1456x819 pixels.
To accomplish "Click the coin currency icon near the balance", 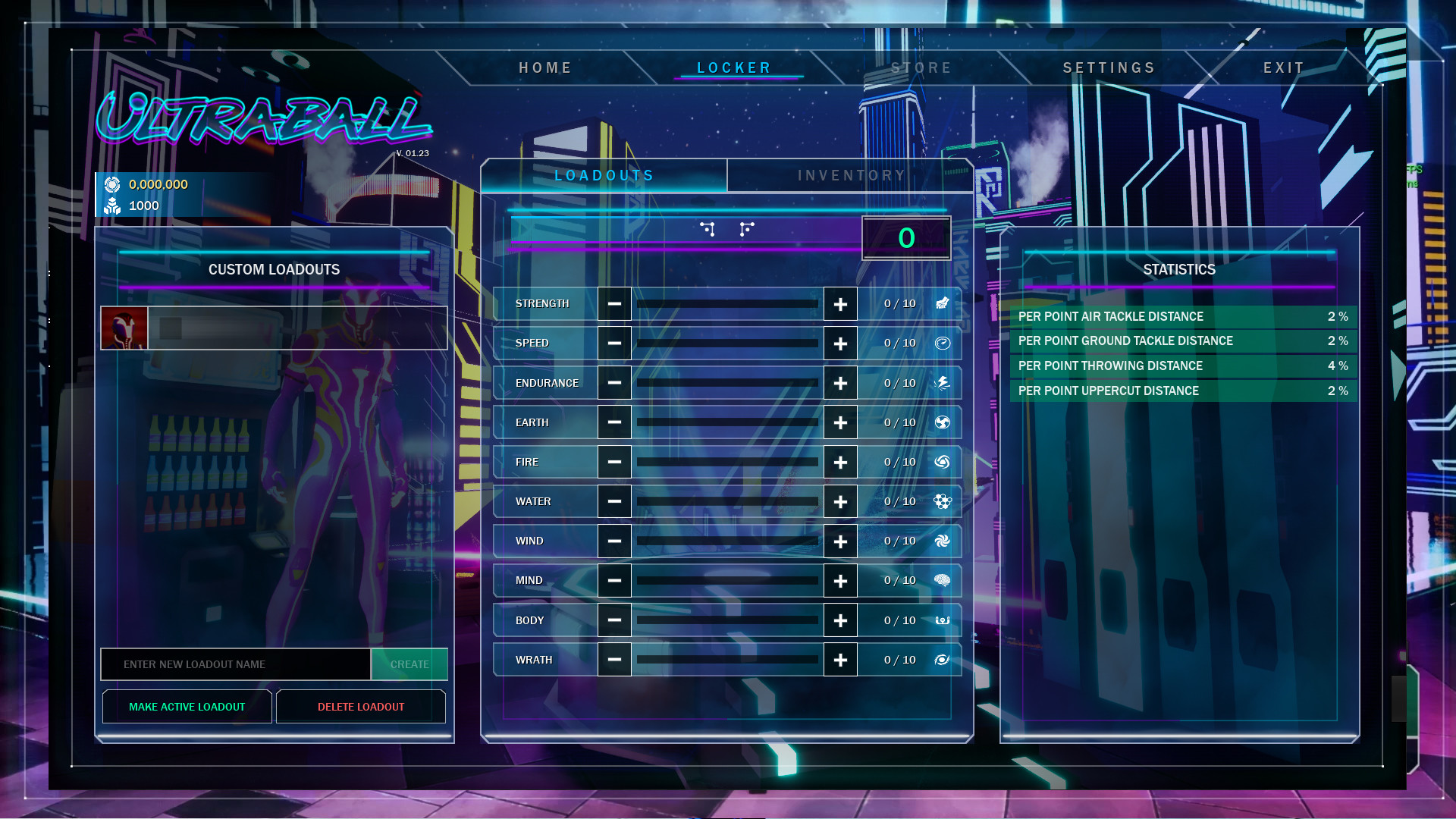I will tap(112, 184).
